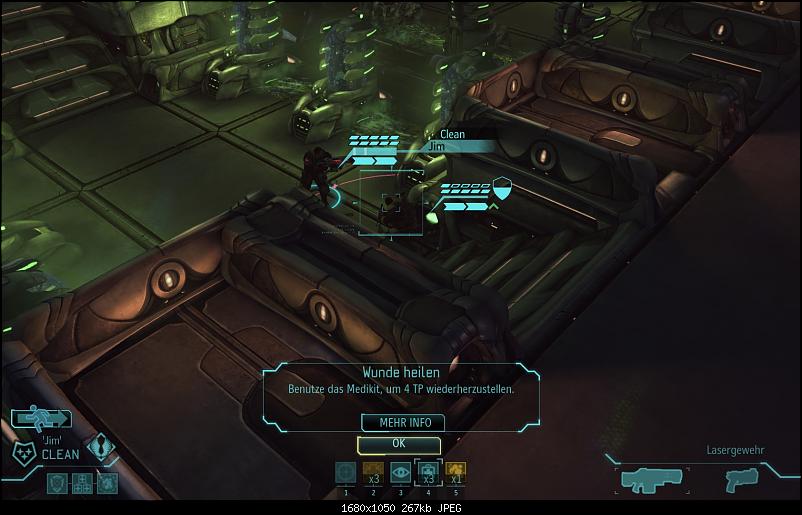Choose the yellow x3 ability in slot 2
Image resolution: width=802 pixels, height=515 pixels.
(372, 473)
